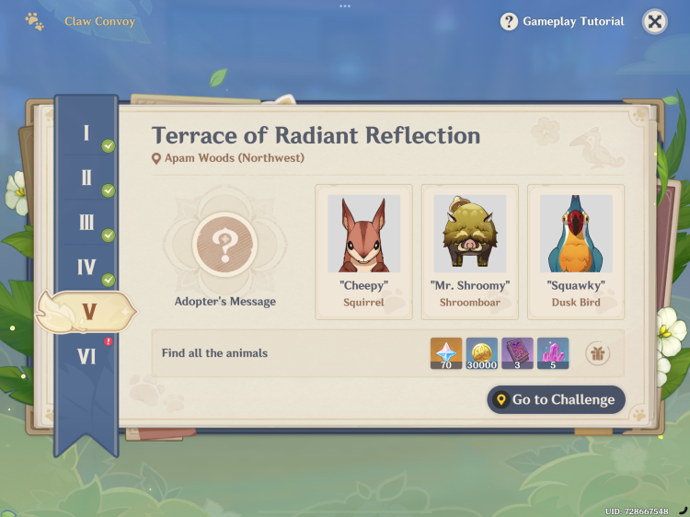Inspect the pink crystal reward icon

pos(553,353)
